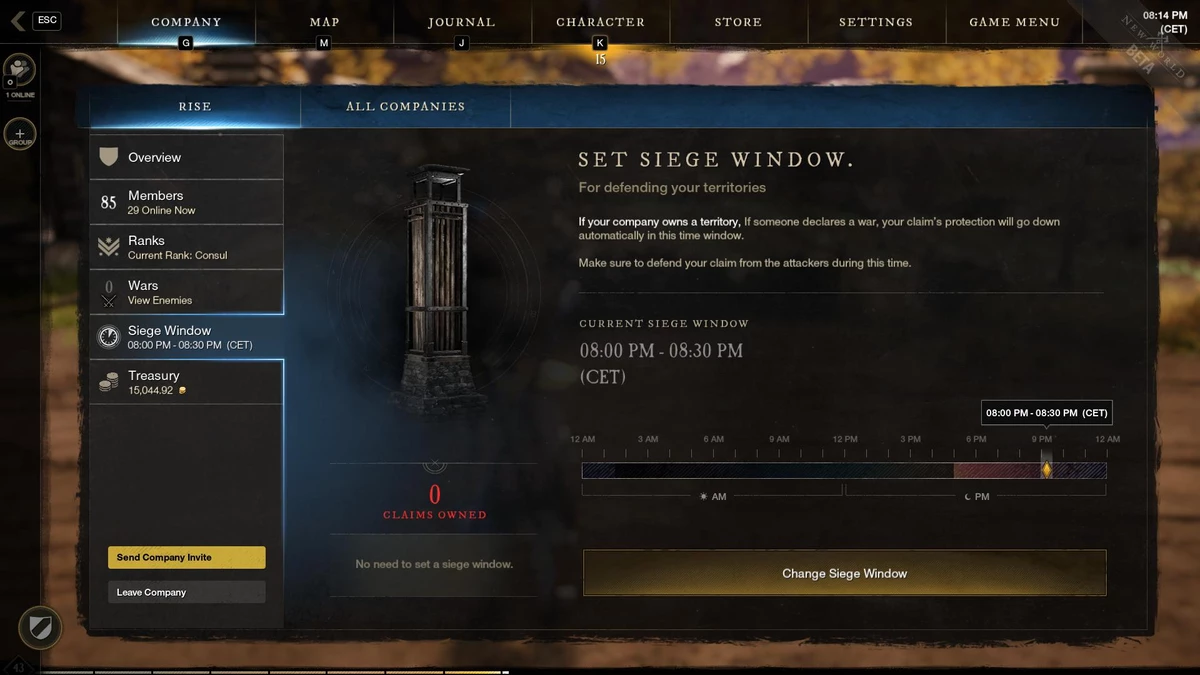1200x675 pixels.
Task: Open Wars to view enemies
Action: [x=187, y=292]
